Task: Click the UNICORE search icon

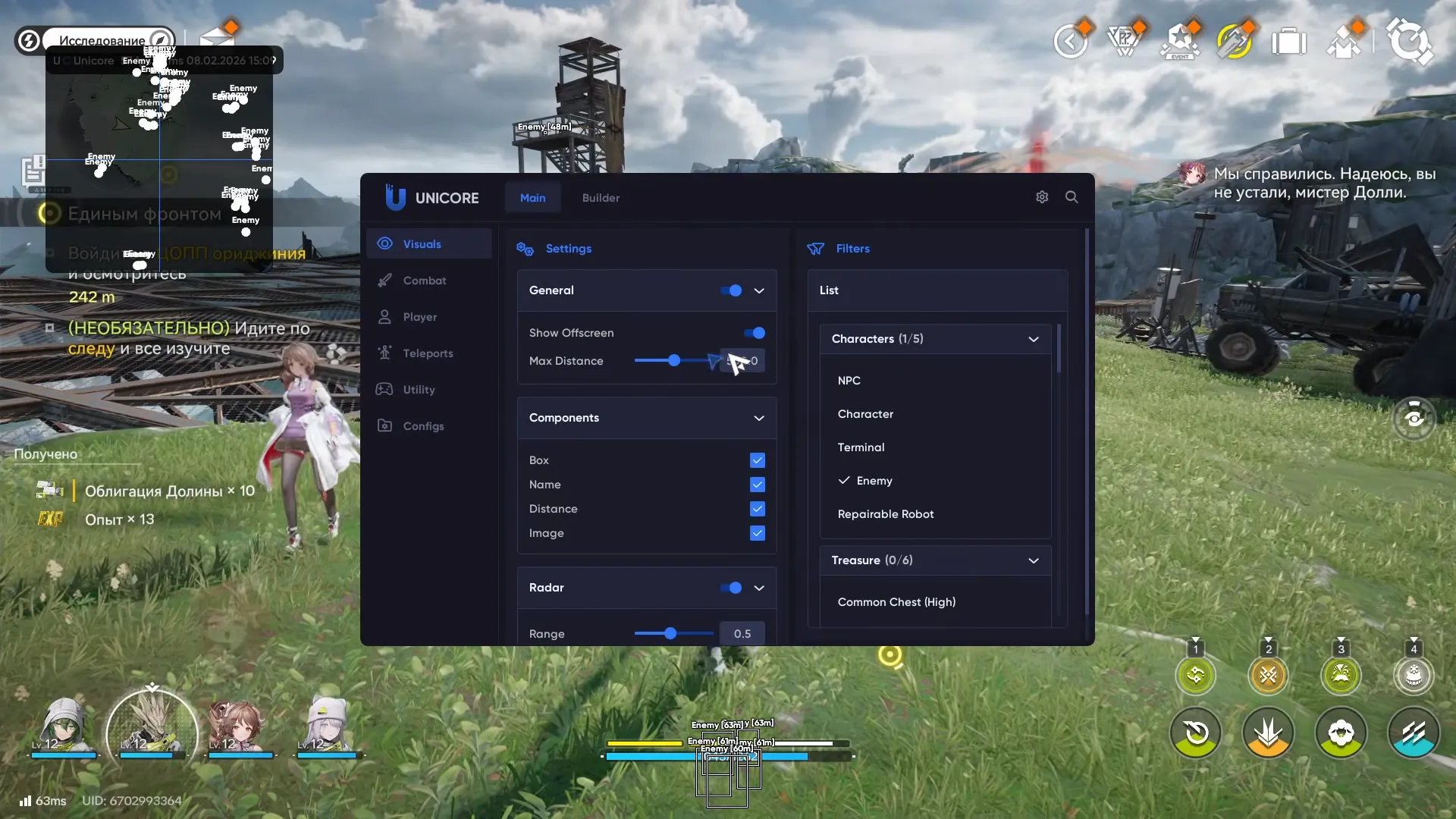Action: point(1072,196)
